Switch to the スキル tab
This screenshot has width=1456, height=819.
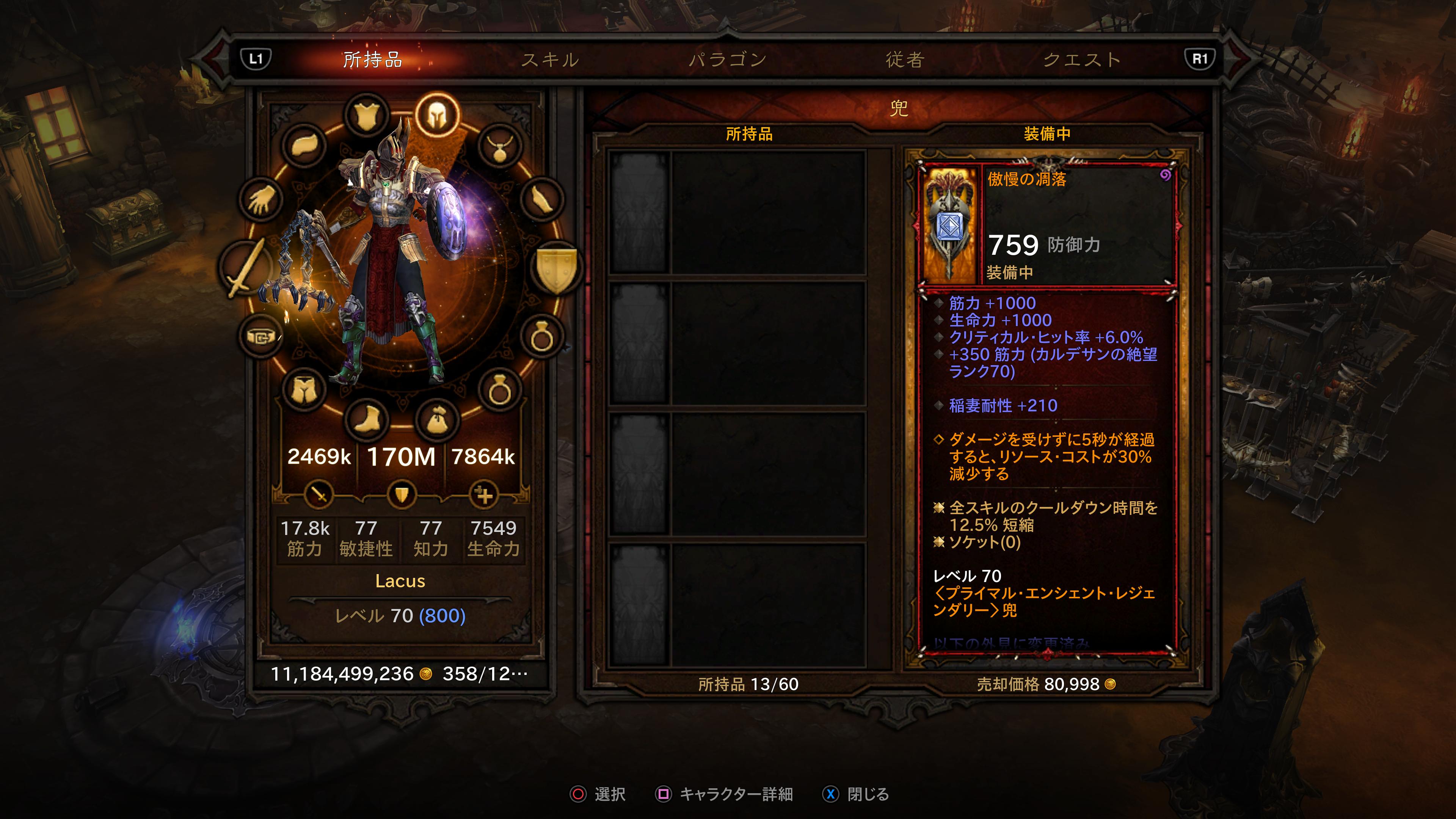point(549,60)
